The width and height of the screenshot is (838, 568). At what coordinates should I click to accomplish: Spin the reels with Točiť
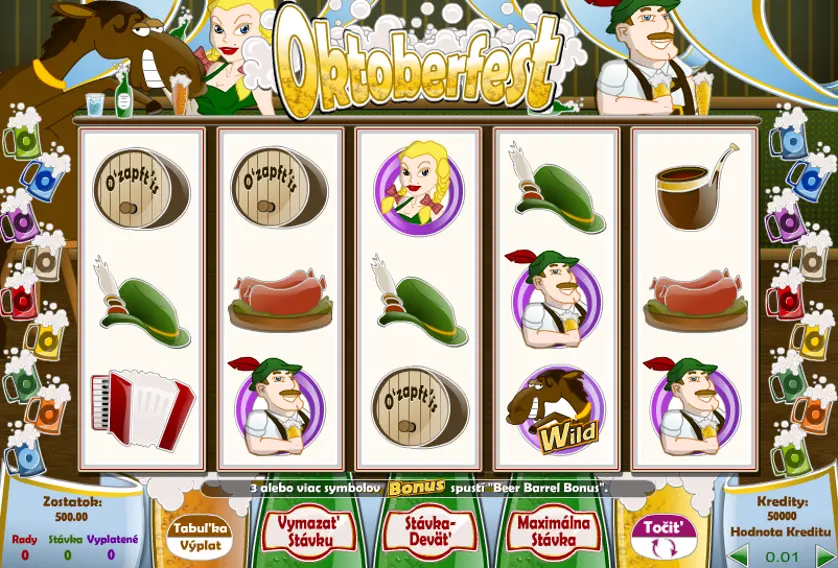pyautogui.click(x=667, y=535)
